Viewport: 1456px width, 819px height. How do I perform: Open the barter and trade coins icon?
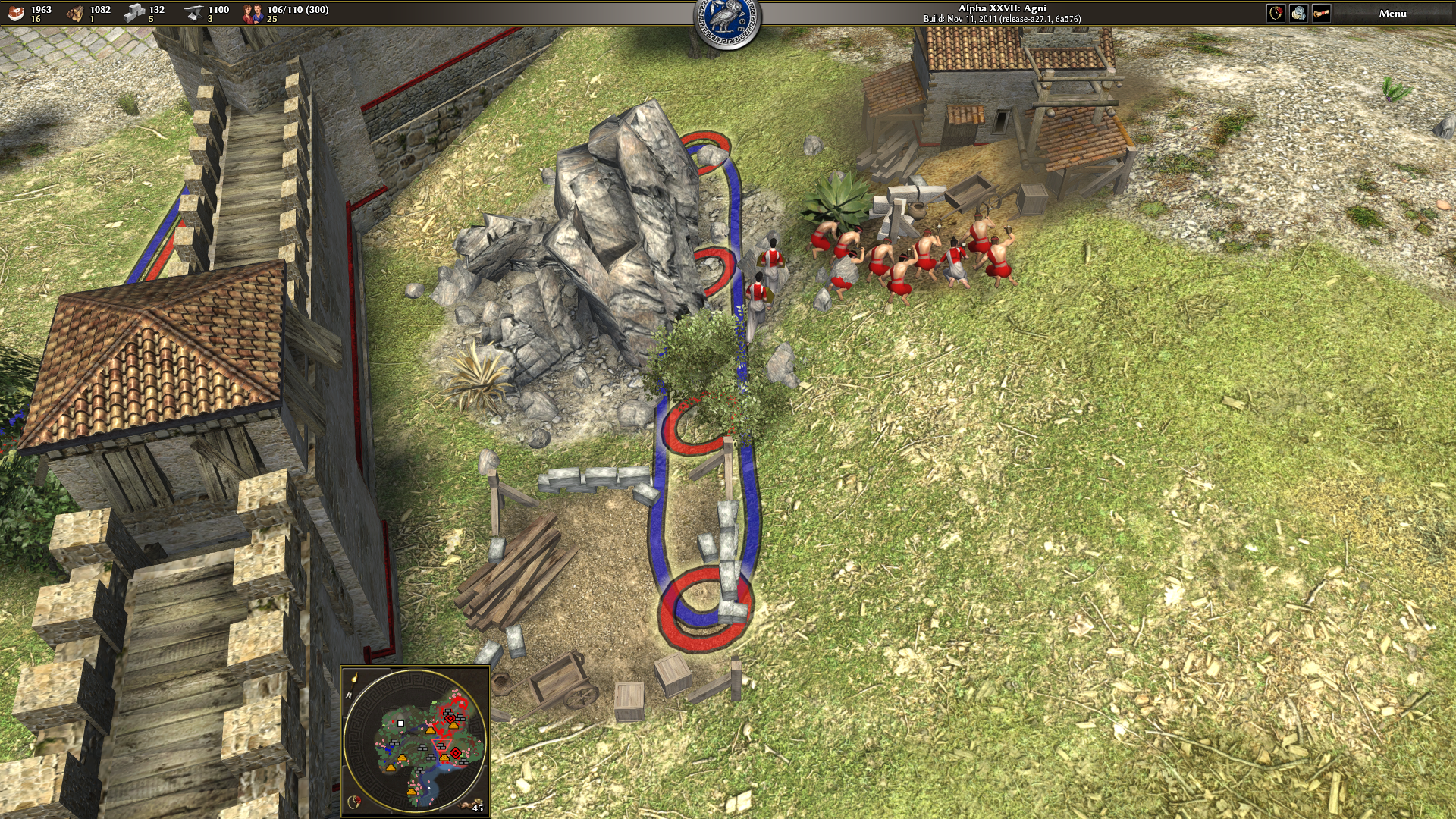[x=1298, y=13]
